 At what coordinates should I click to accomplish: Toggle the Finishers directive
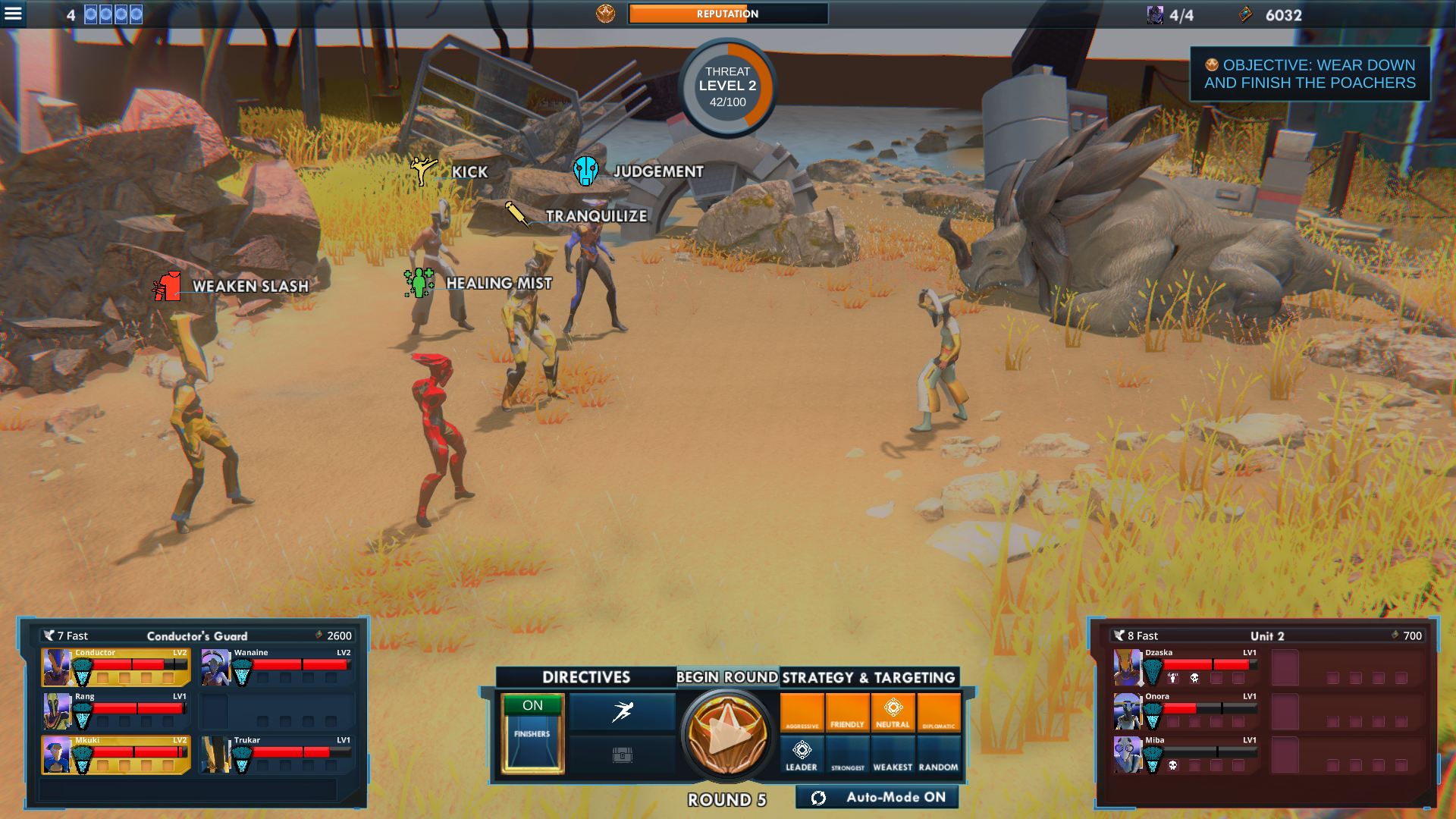[x=532, y=733]
